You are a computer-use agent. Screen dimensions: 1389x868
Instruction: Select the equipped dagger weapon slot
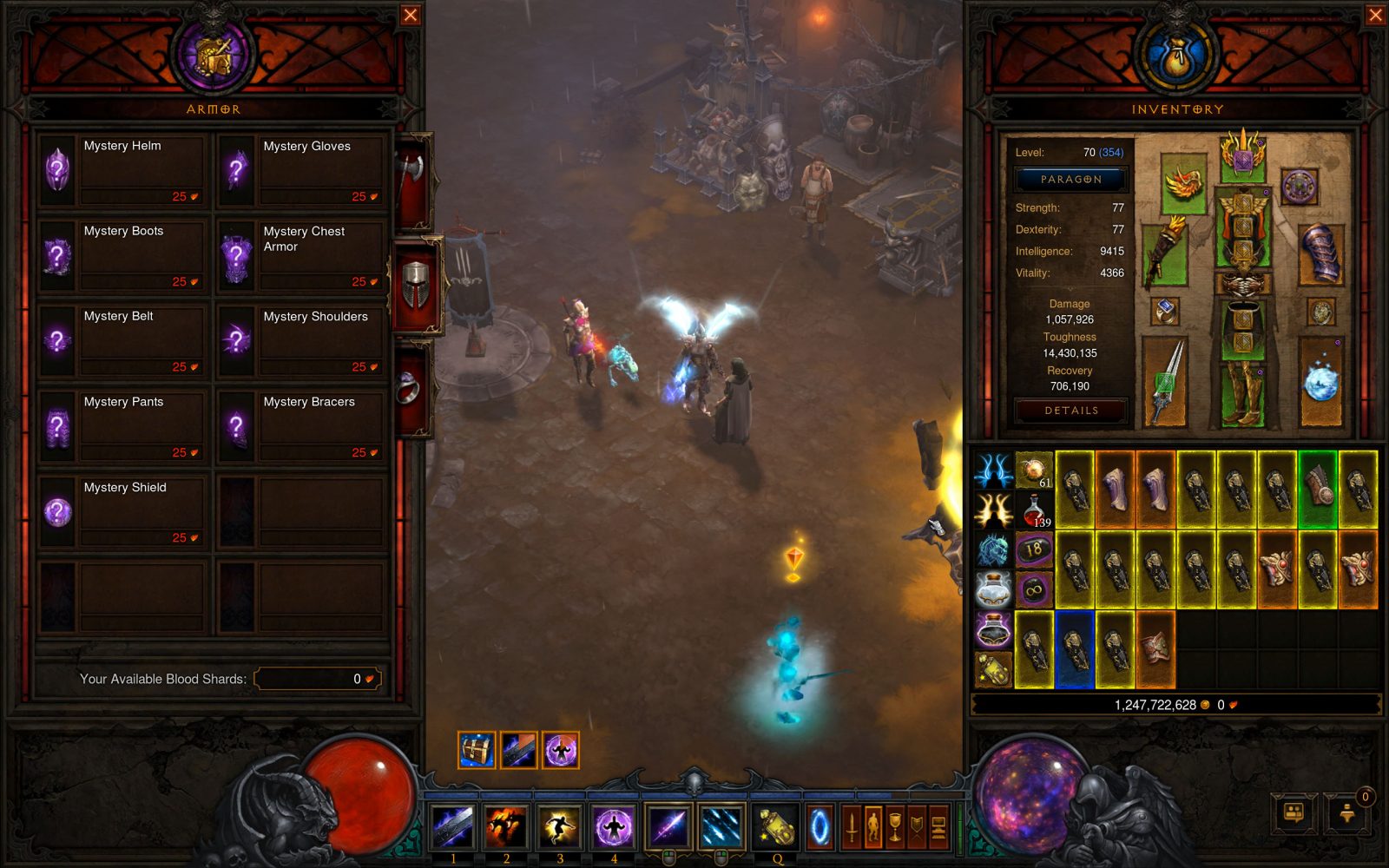(1164, 380)
